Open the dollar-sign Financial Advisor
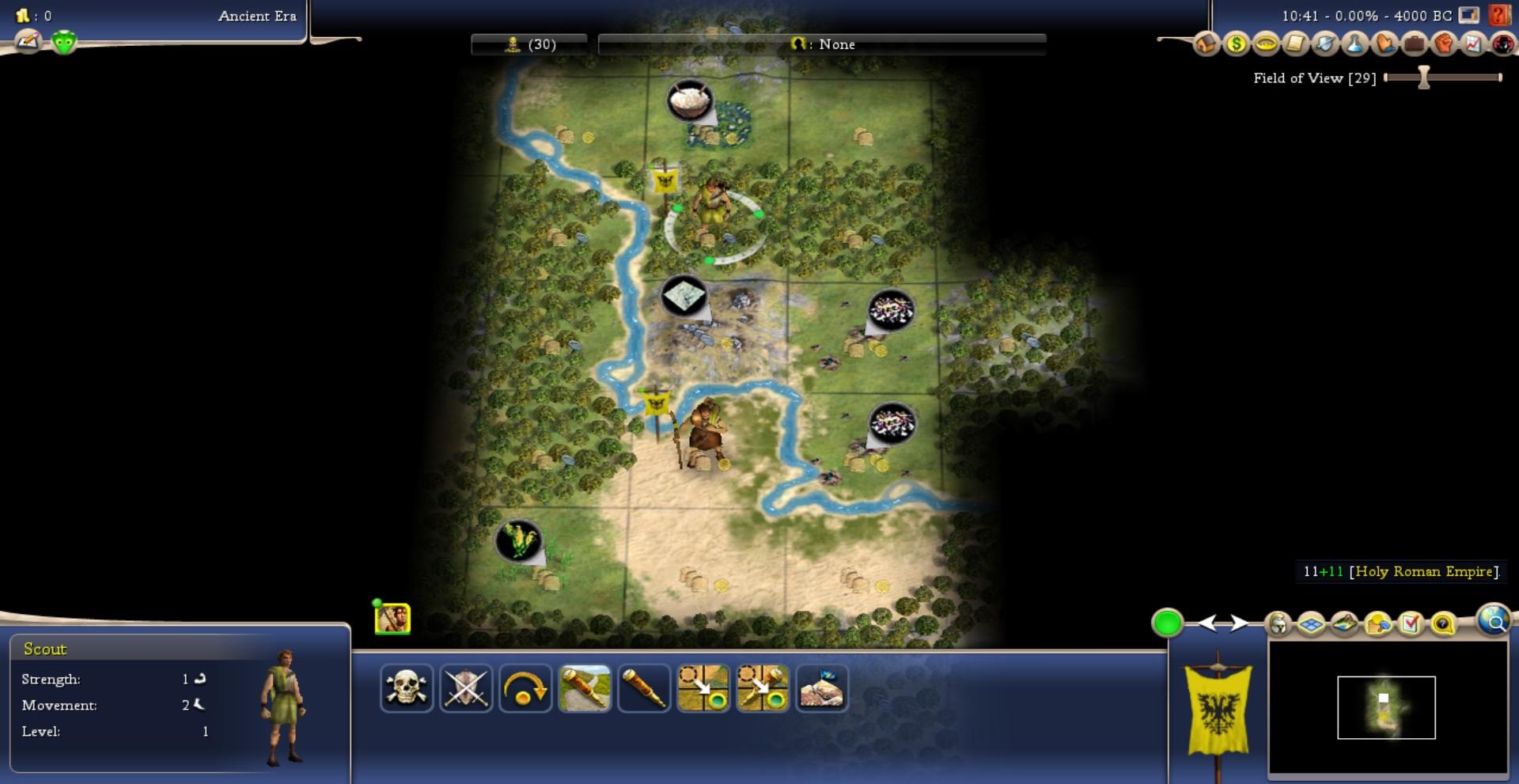Screen dimensions: 1519x784 click(1236, 44)
